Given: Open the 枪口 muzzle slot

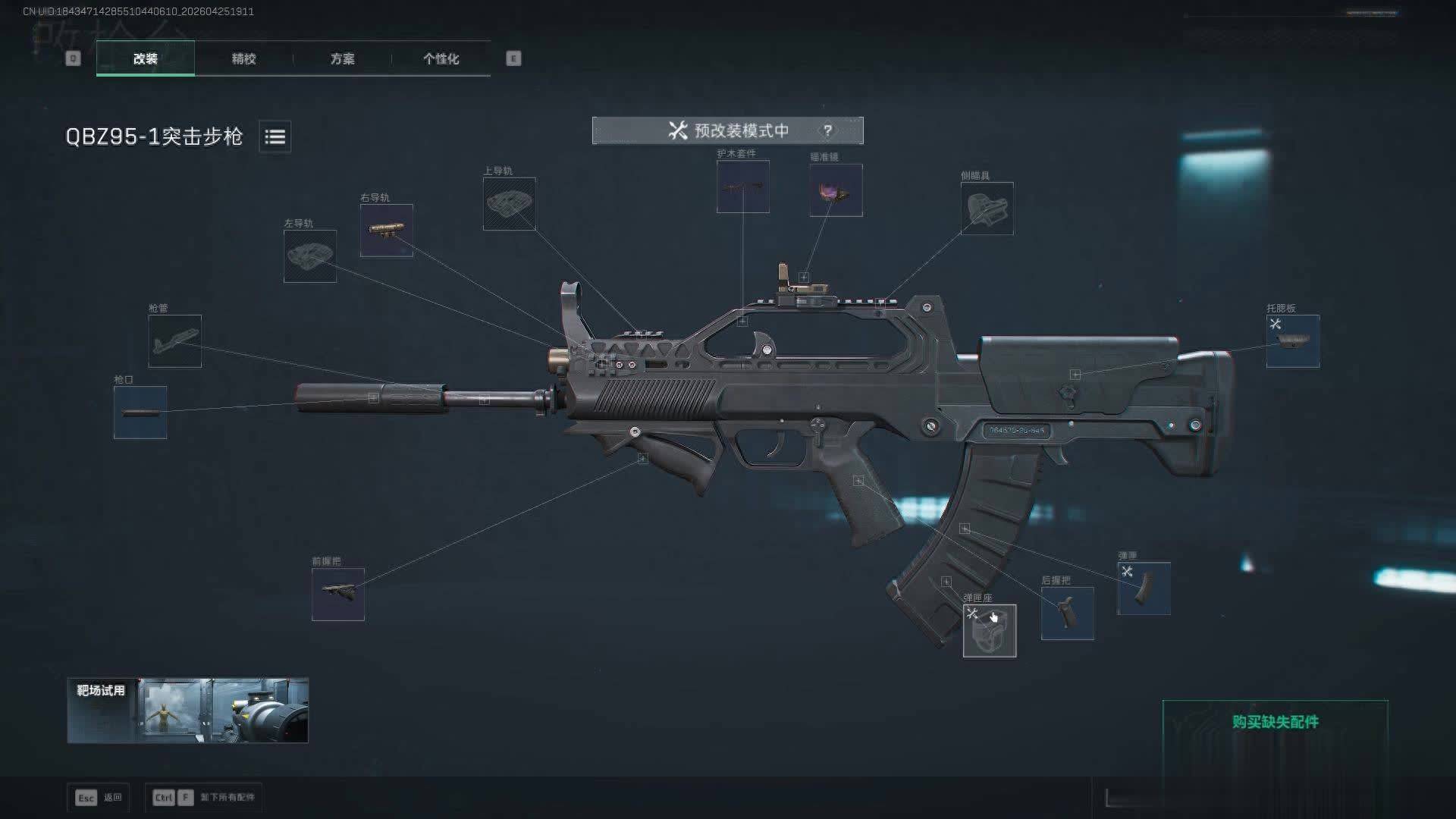Looking at the screenshot, I should (140, 413).
